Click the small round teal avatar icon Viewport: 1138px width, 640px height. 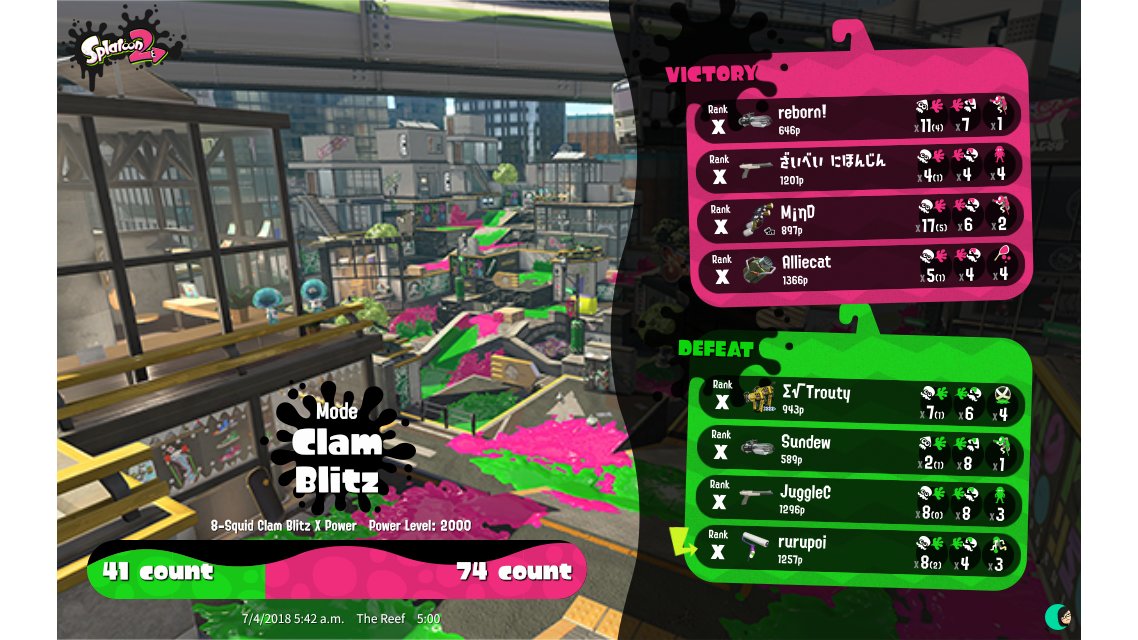(1057, 616)
